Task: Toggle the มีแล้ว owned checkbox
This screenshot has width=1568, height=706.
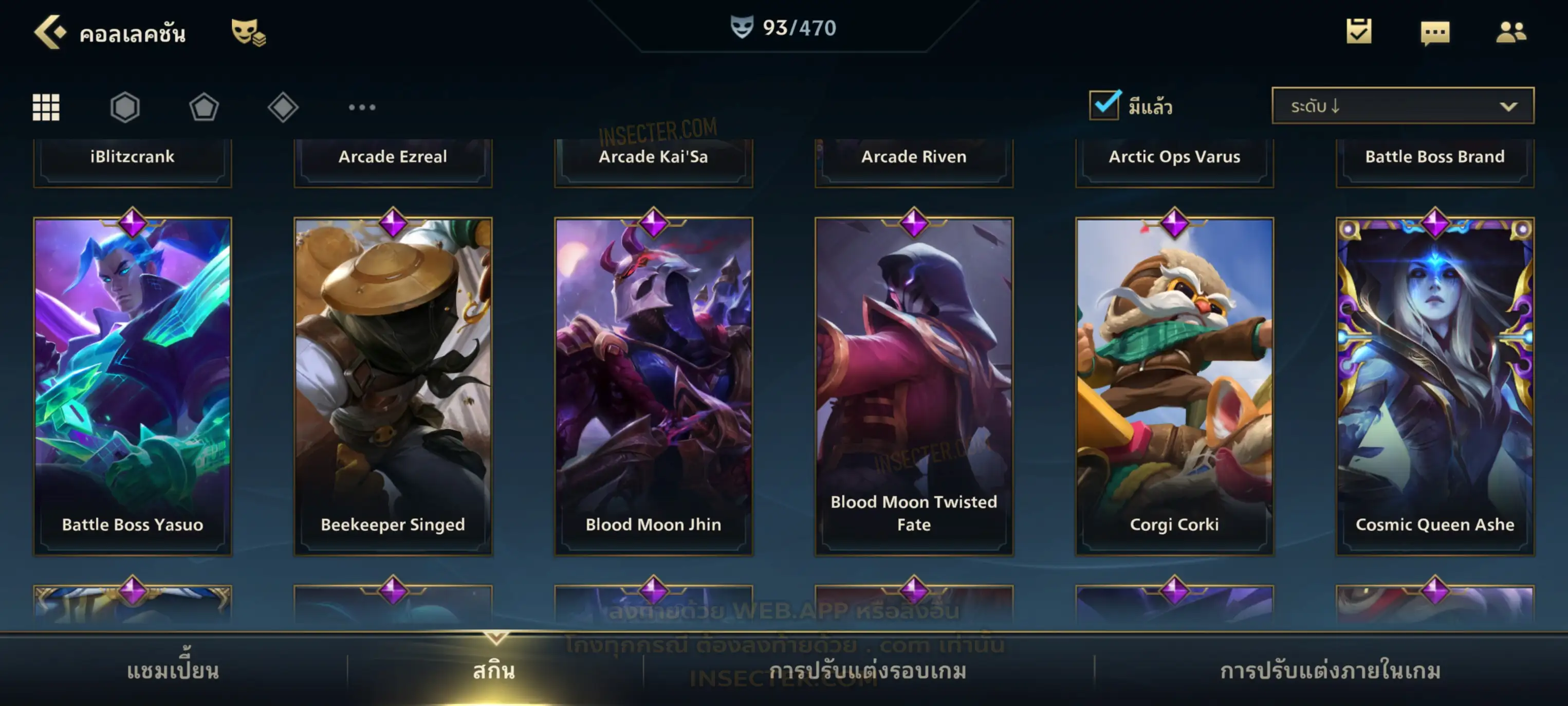Action: point(1104,105)
